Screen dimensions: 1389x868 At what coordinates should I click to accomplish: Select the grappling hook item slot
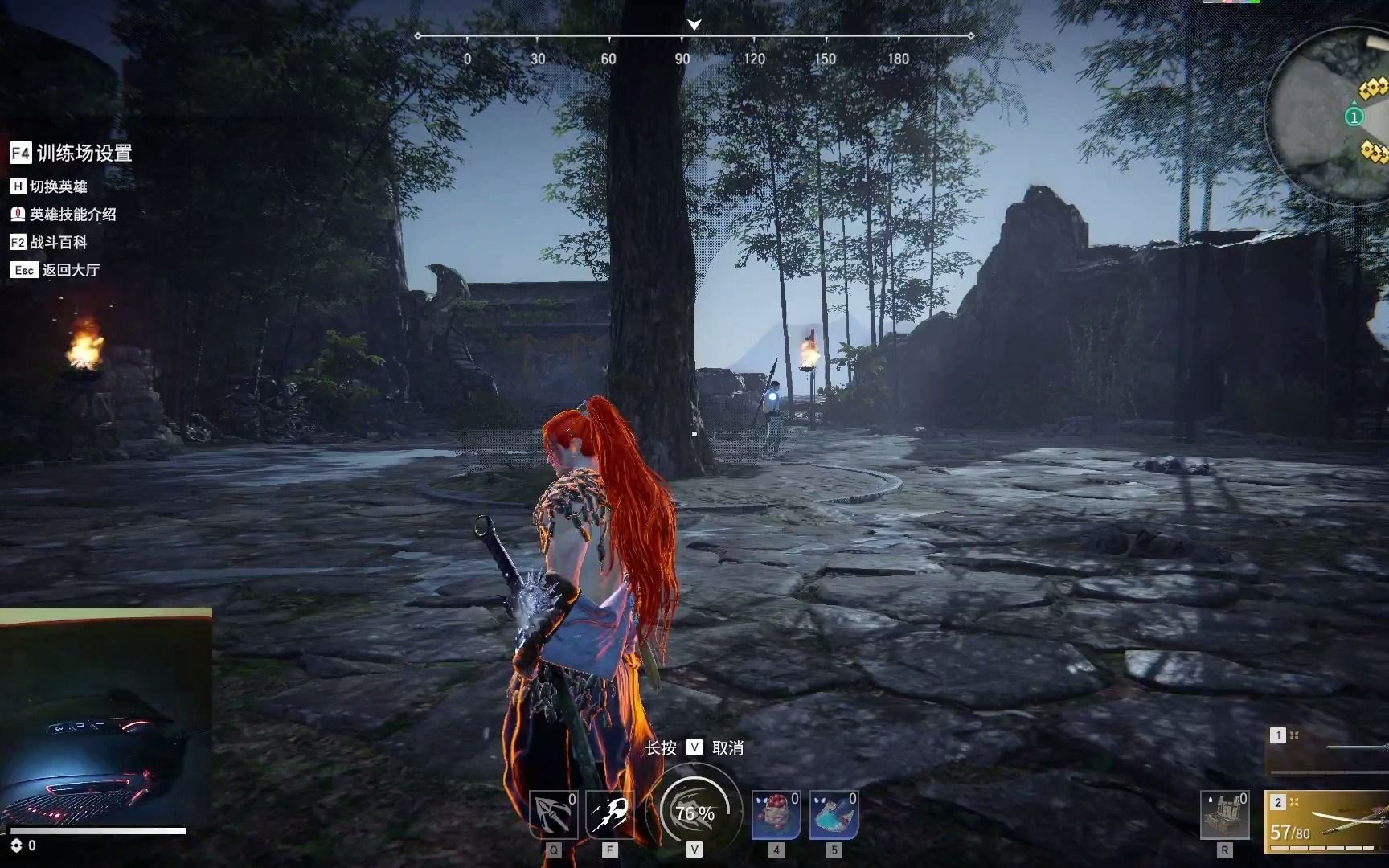(553, 815)
